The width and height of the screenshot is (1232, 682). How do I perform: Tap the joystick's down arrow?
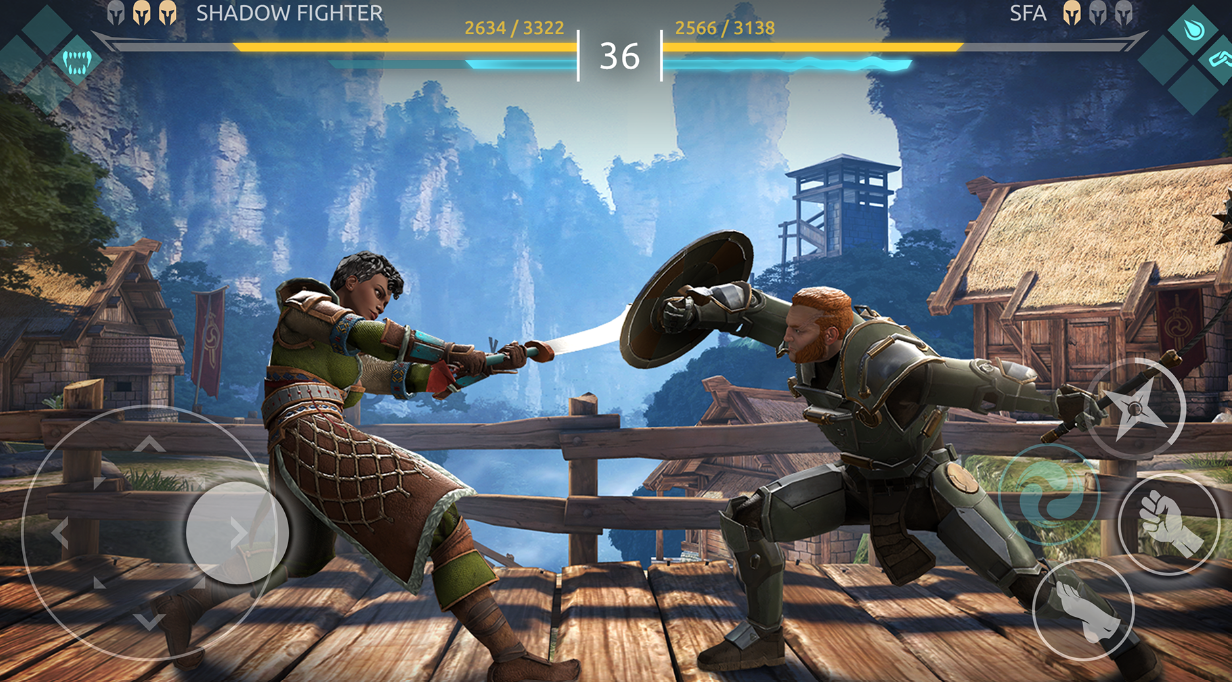pyautogui.click(x=149, y=622)
